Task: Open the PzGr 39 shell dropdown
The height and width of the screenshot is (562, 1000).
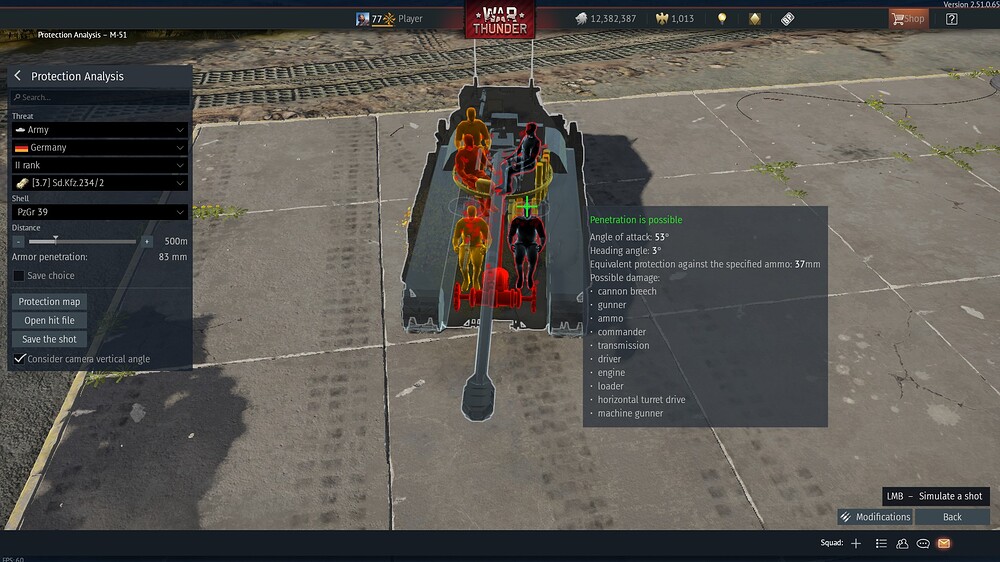Action: [x=99, y=212]
